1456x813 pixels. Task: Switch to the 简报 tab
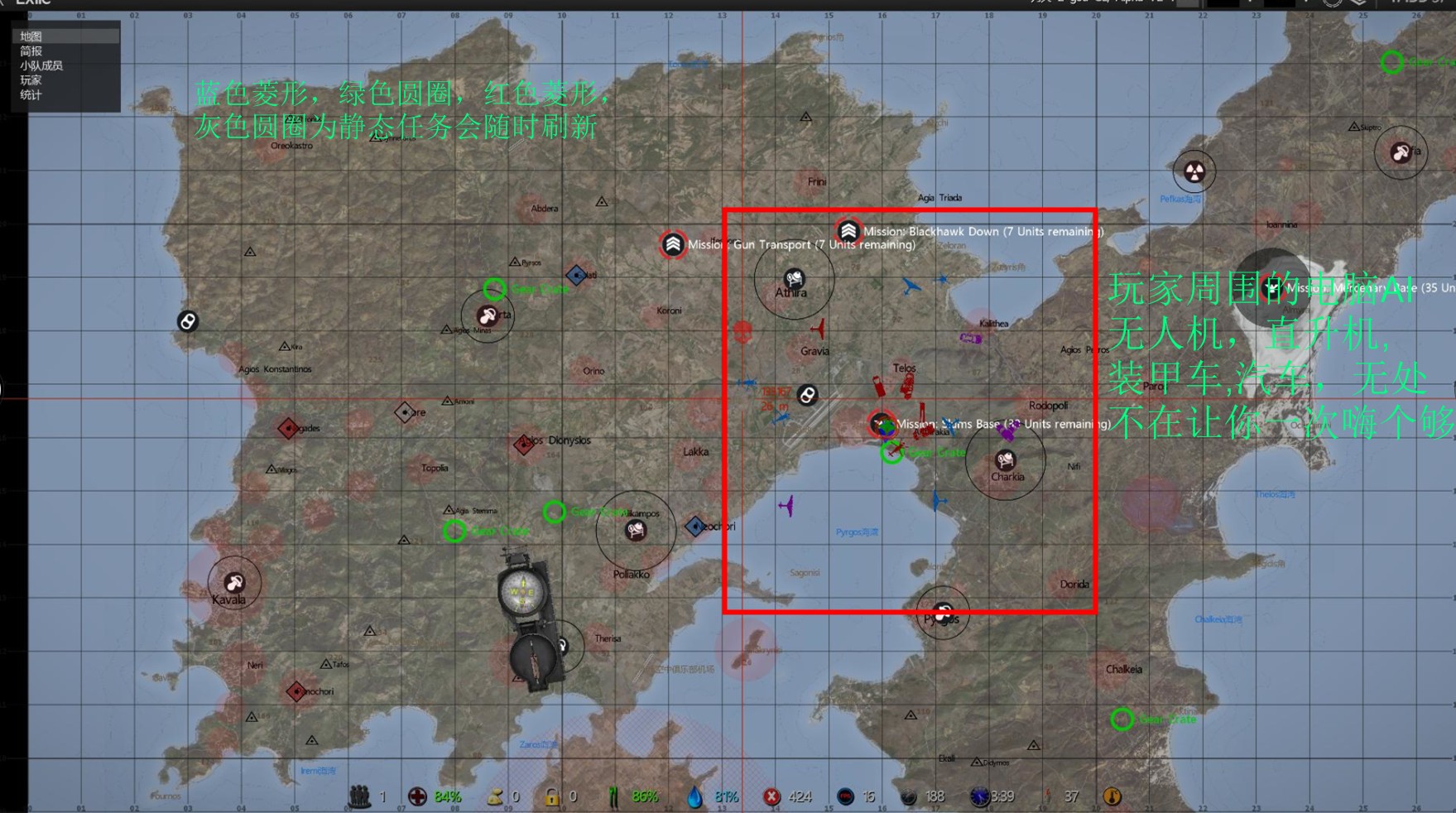coord(33,51)
